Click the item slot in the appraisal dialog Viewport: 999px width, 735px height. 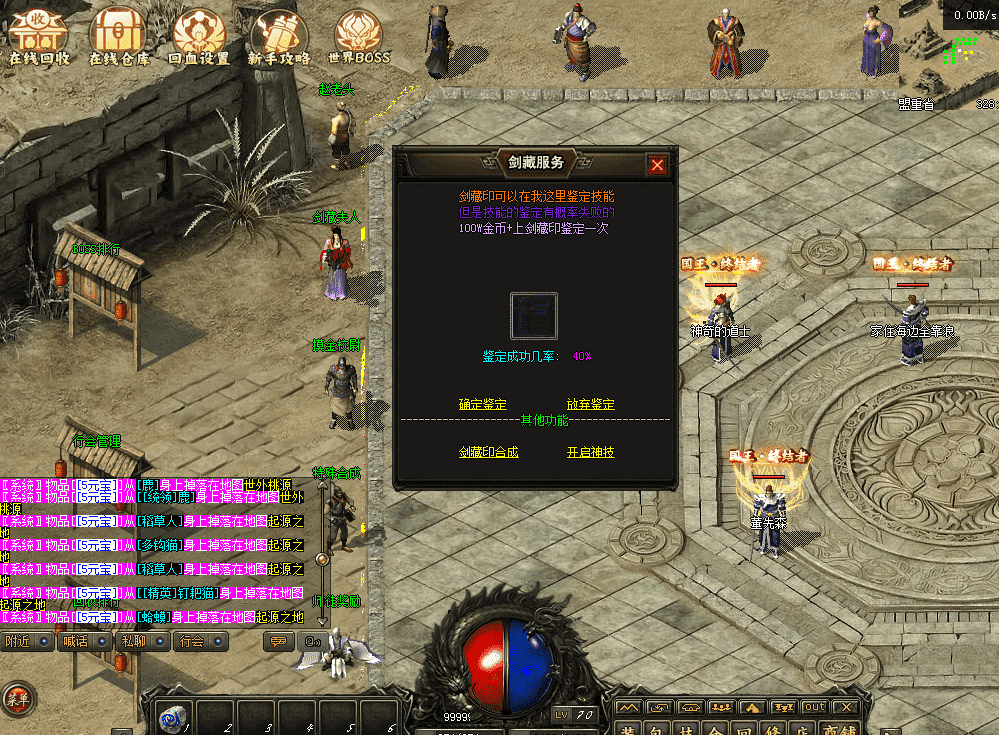click(x=533, y=316)
